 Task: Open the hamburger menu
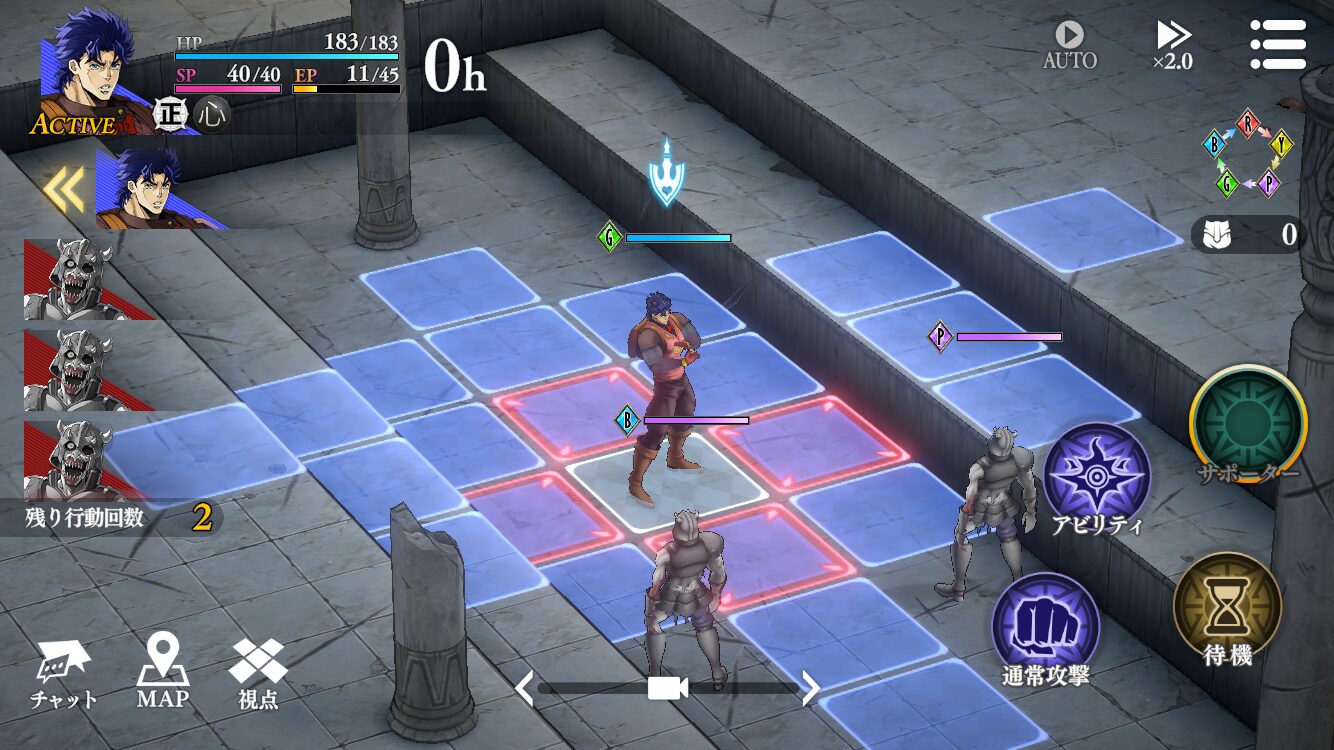[1278, 44]
